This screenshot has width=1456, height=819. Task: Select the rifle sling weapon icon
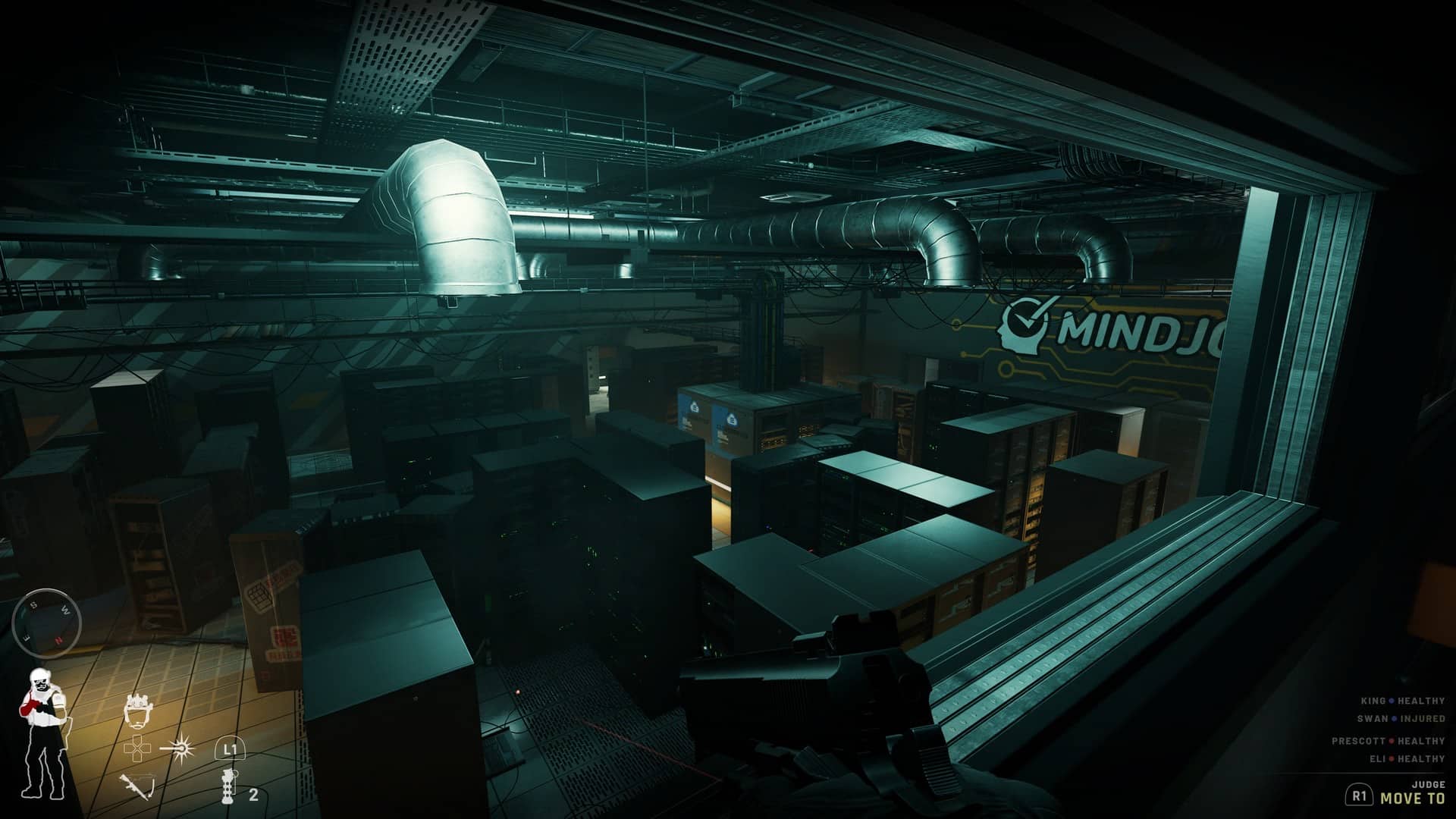(136, 786)
